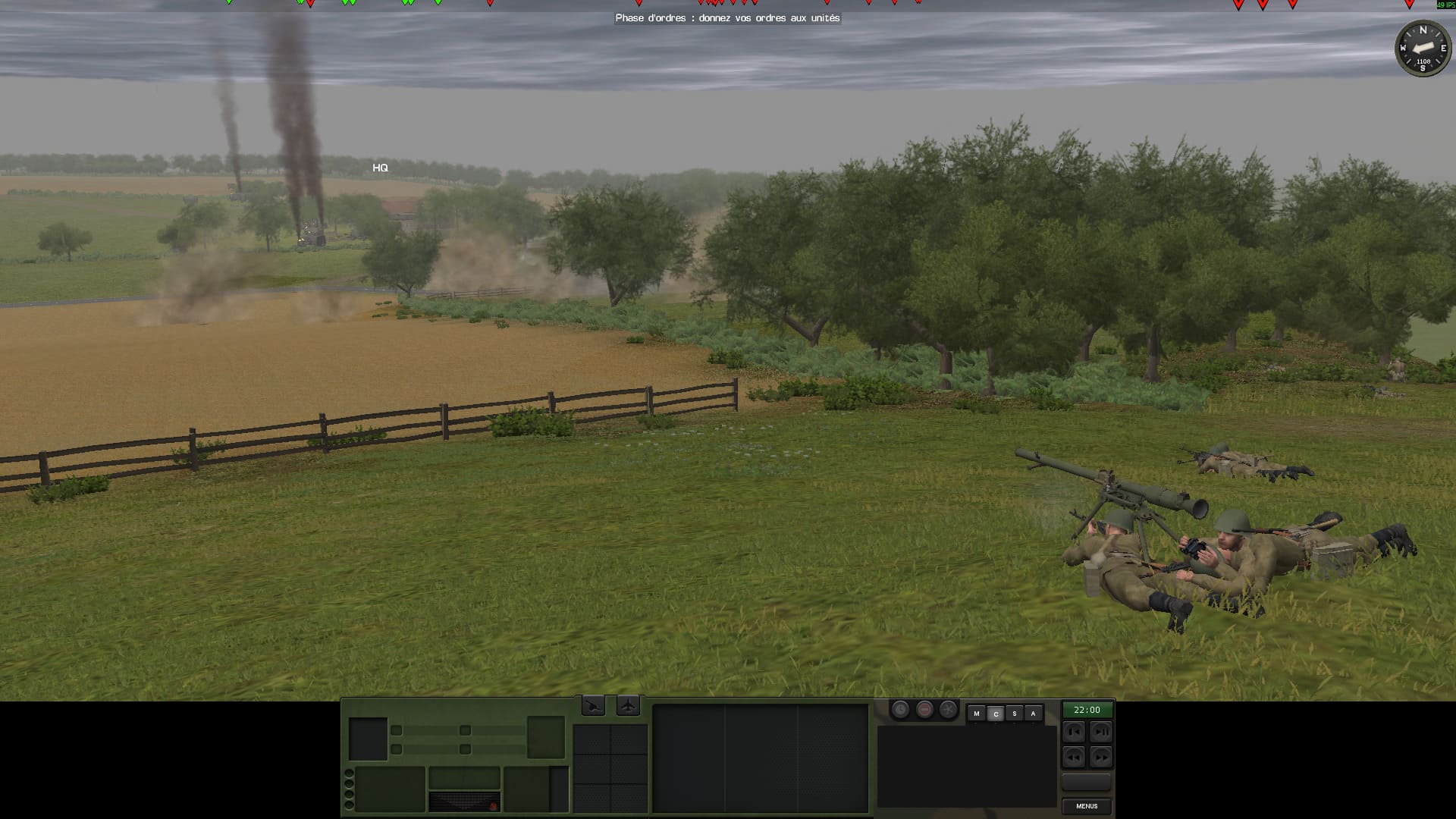Click the red minus round button

coord(924,710)
